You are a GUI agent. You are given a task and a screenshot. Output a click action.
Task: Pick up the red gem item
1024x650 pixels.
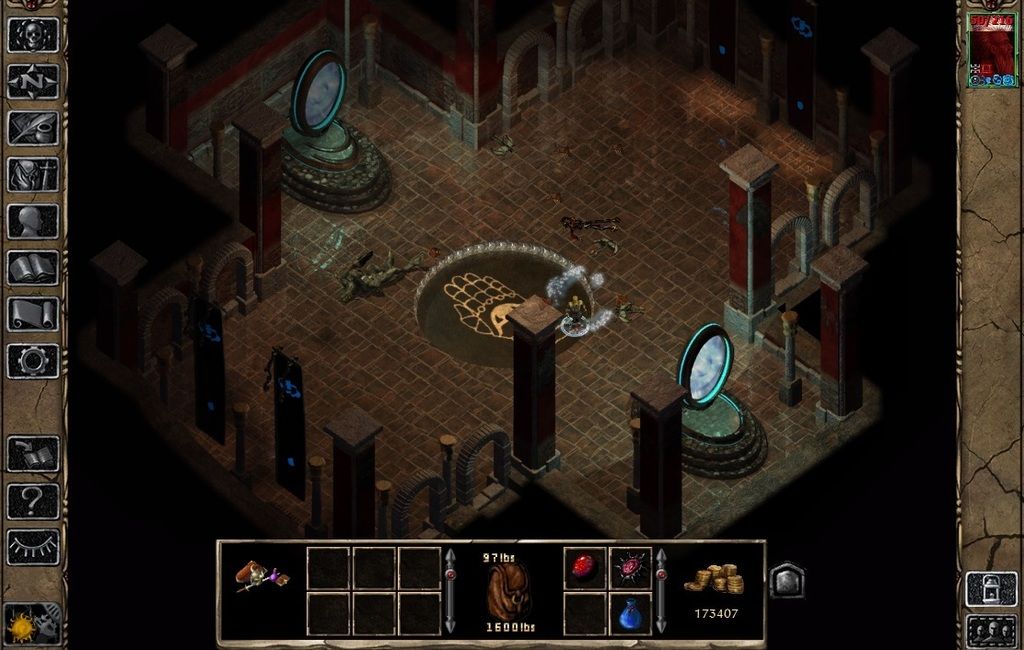pos(584,568)
